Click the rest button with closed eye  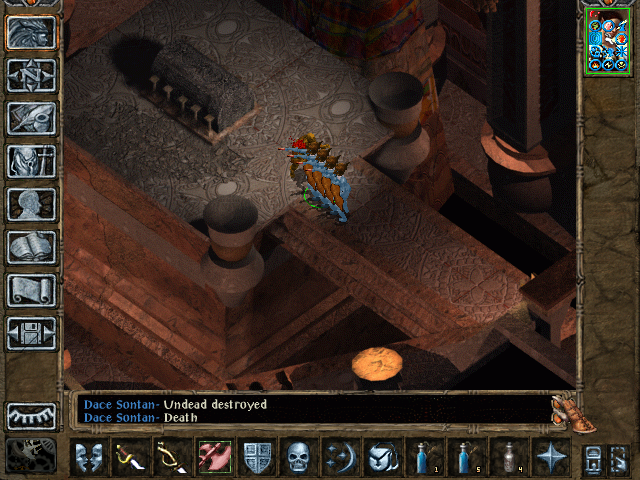coord(32,416)
